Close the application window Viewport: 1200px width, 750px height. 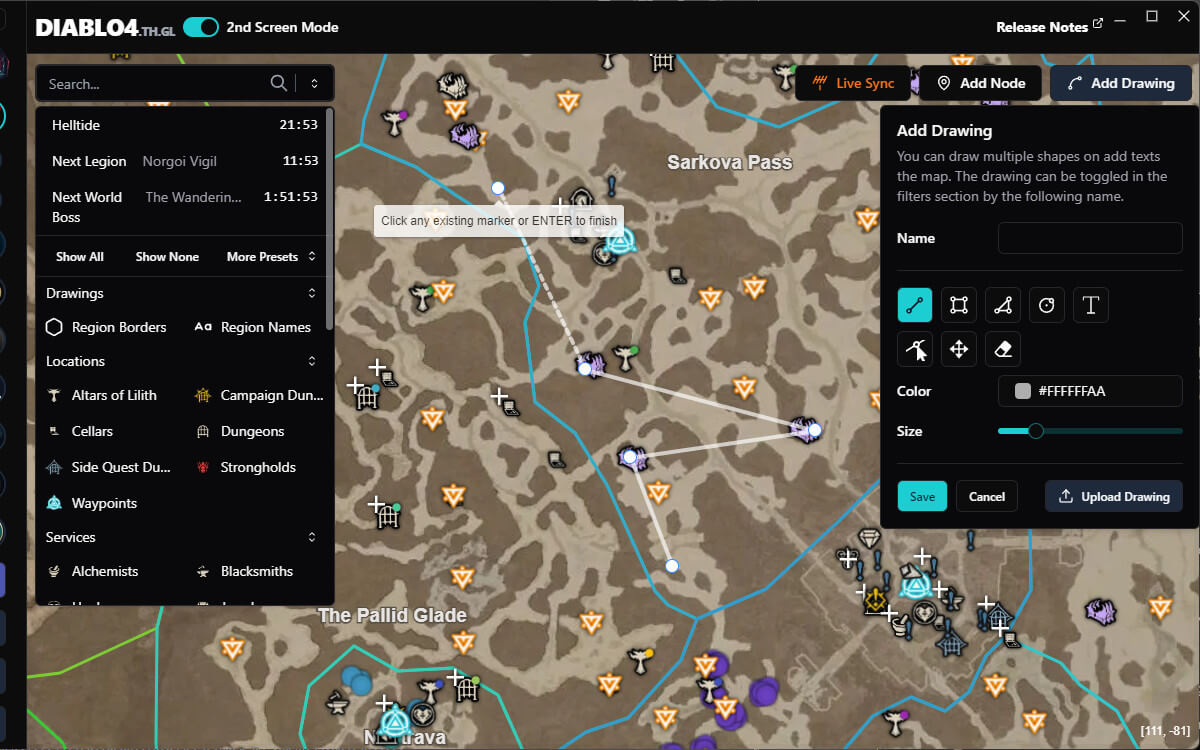point(1183,17)
